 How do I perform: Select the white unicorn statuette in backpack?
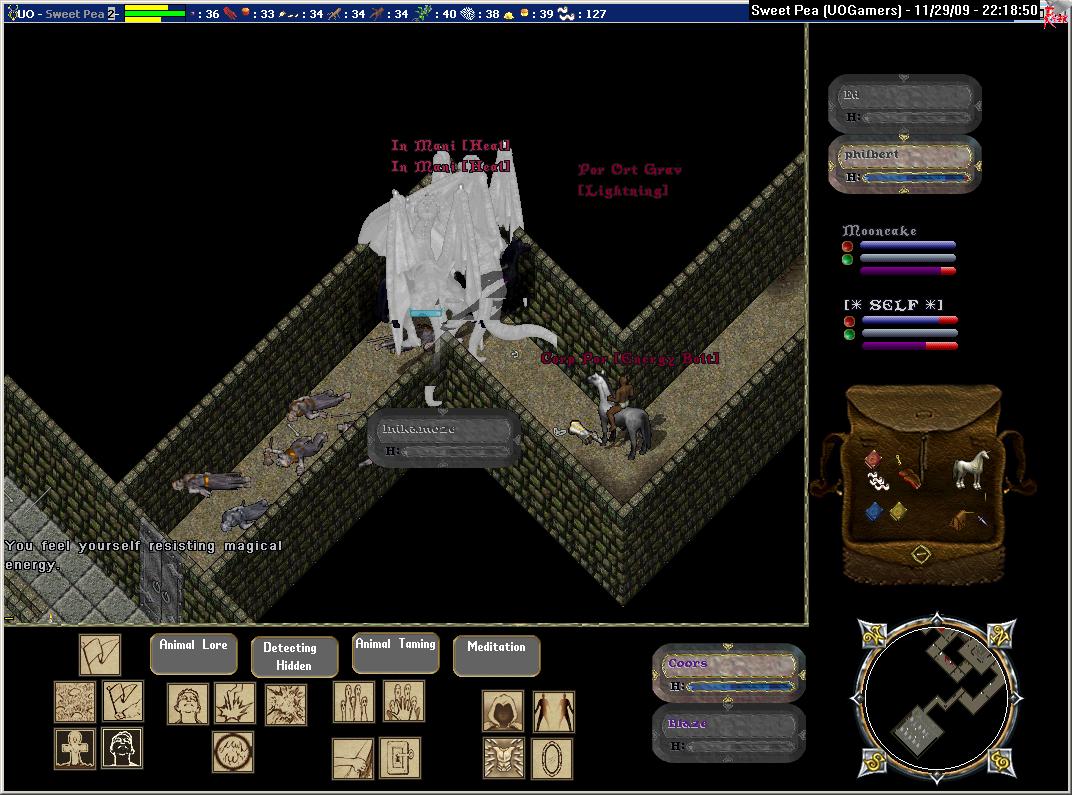970,469
